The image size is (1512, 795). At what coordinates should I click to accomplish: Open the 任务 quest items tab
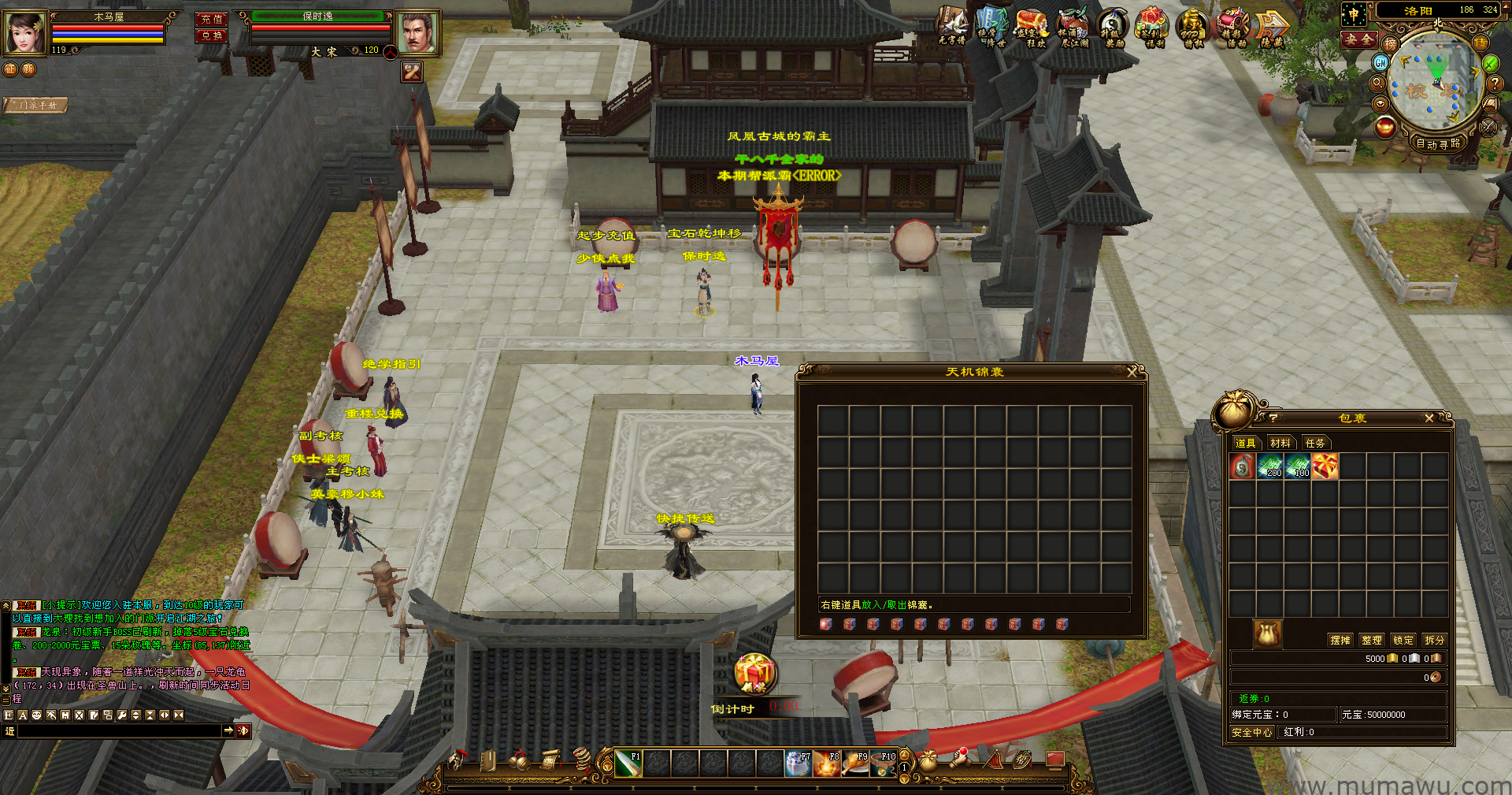[1314, 444]
